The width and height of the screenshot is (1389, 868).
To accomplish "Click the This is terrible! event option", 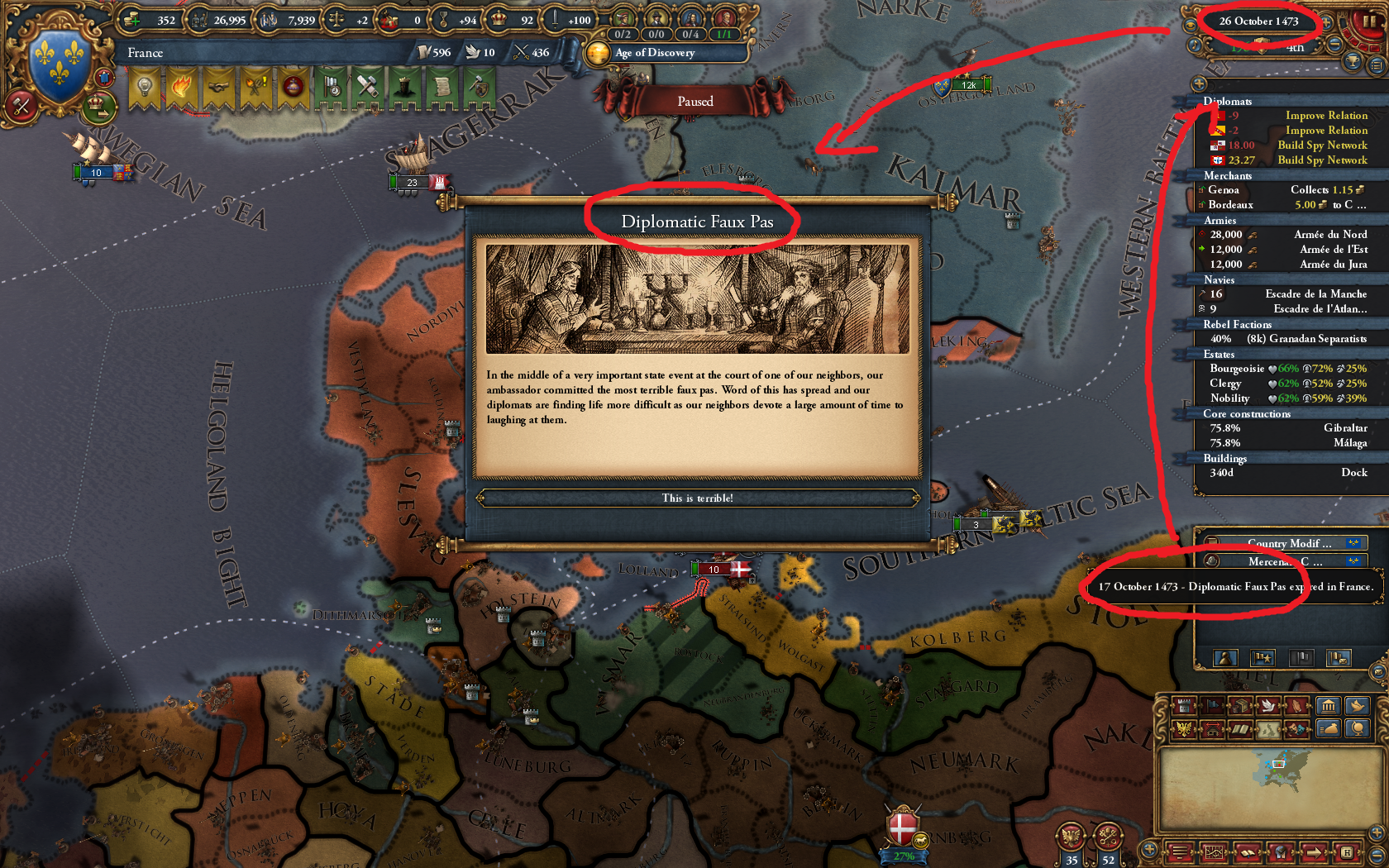I will click(x=699, y=498).
